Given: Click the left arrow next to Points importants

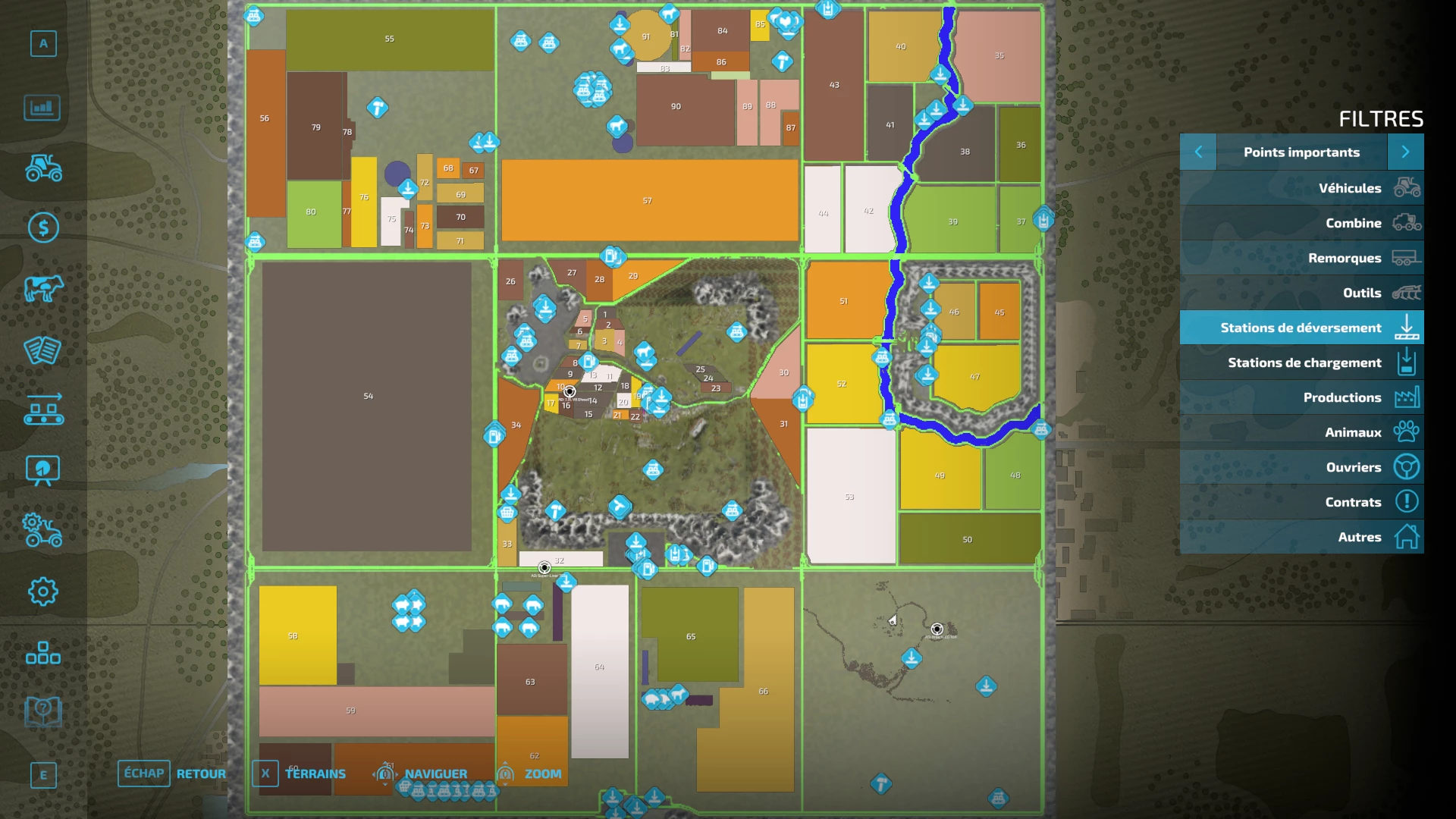Looking at the screenshot, I should coord(1198,152).
